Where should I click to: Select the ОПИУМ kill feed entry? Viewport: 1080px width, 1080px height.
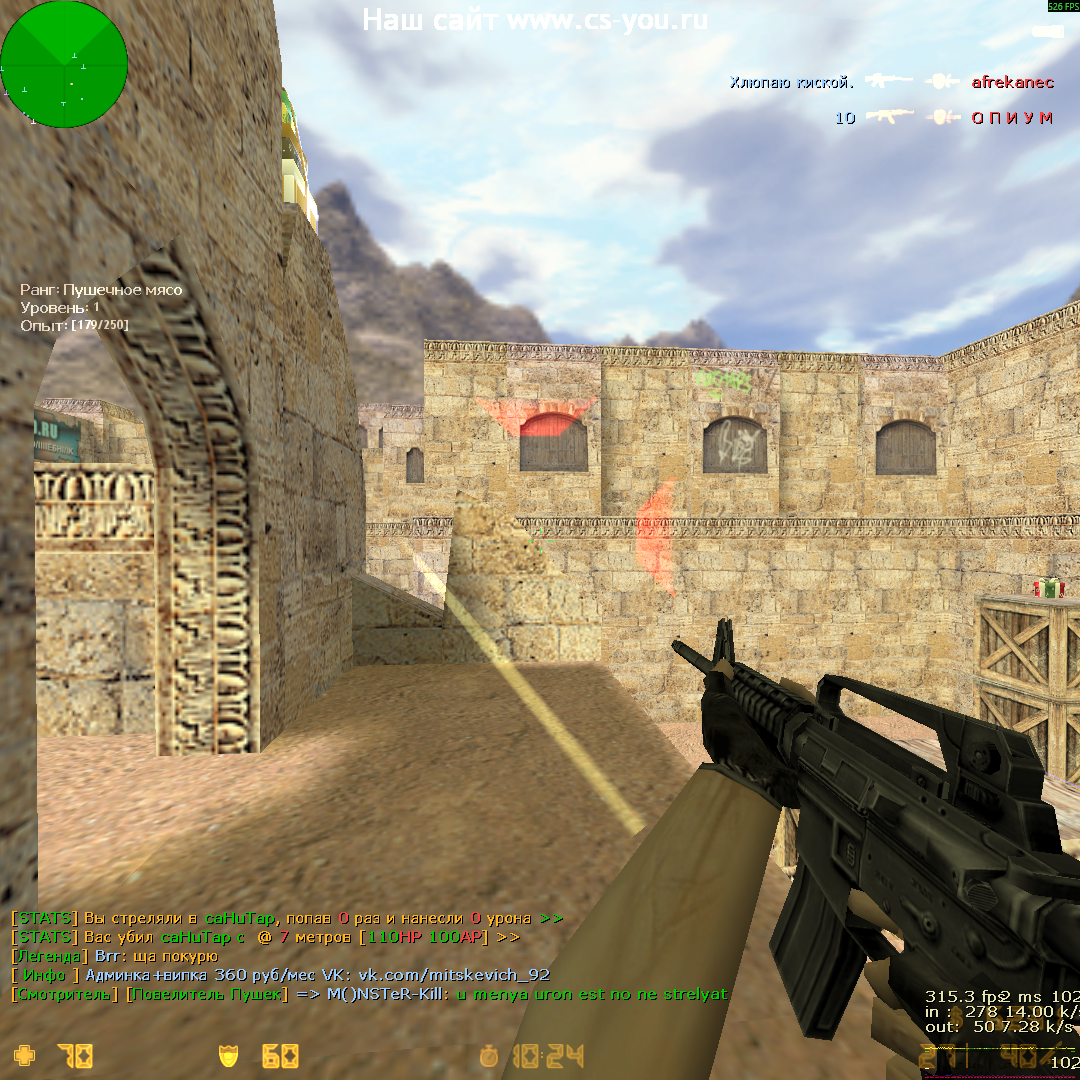1012,118
